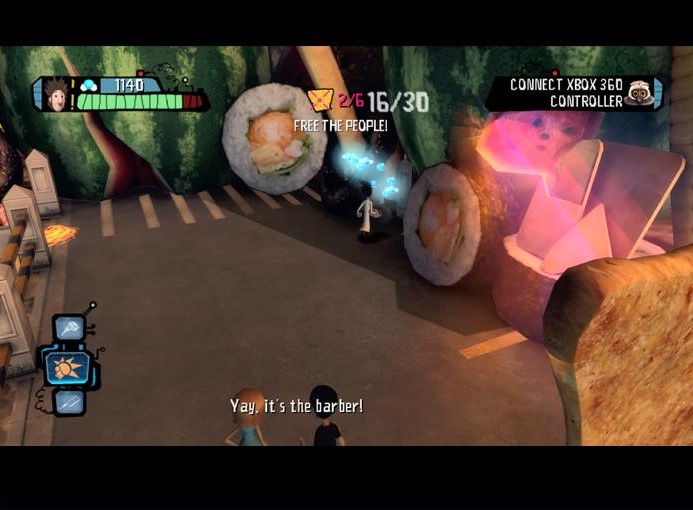Image resolution: width=693 pixels, height=510 pixels.
Task: Switch to the upper gadget slot icon
Action: 70,327
